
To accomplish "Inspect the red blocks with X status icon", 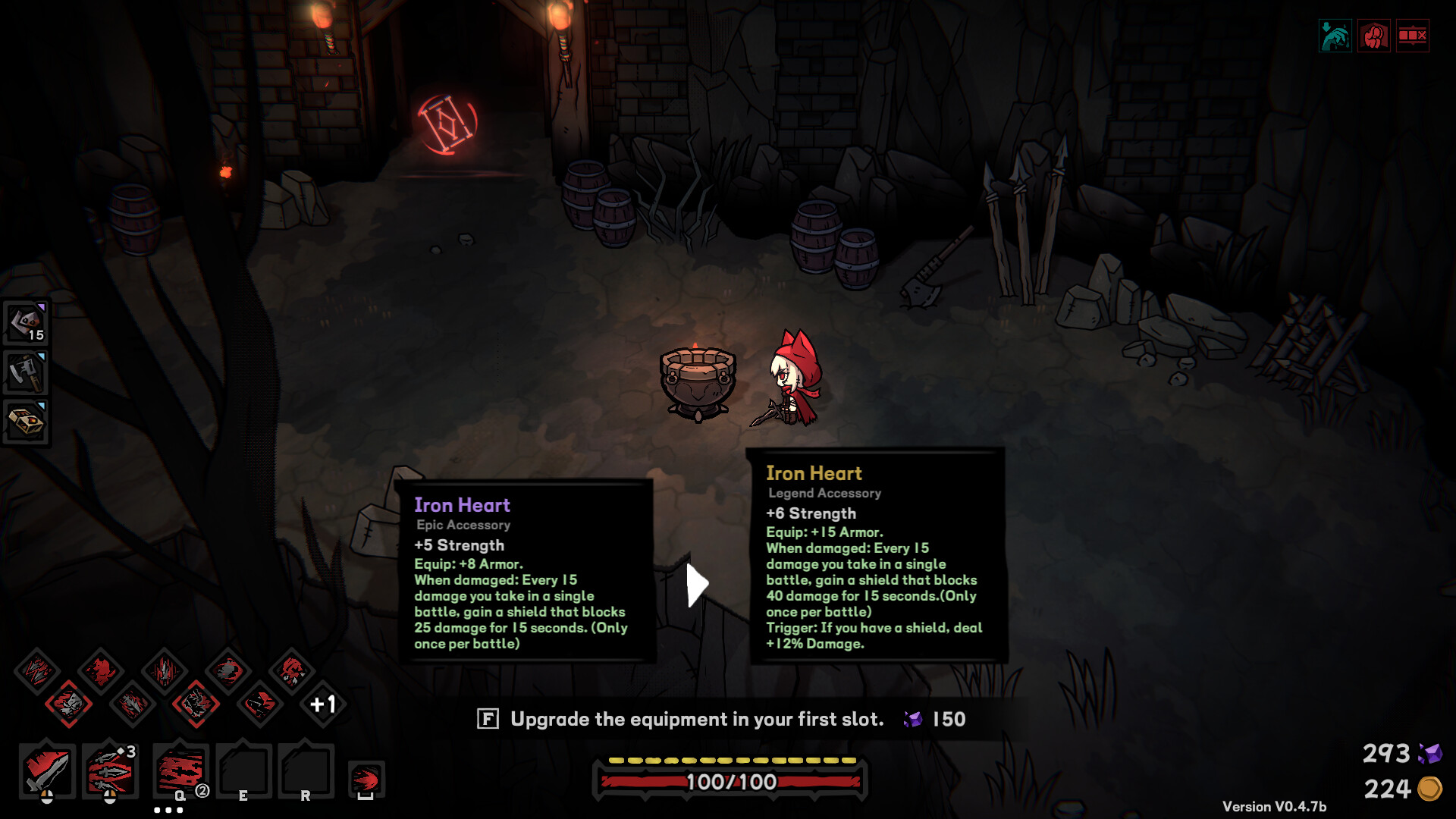I will (1412, 36).
